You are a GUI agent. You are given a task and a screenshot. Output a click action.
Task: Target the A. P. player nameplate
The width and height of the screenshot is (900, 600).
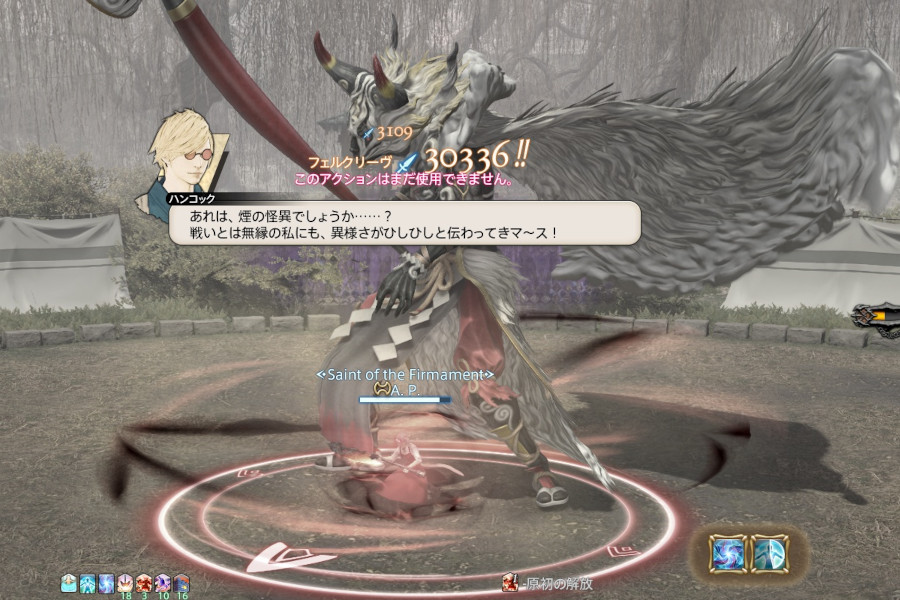click(405, 388)
